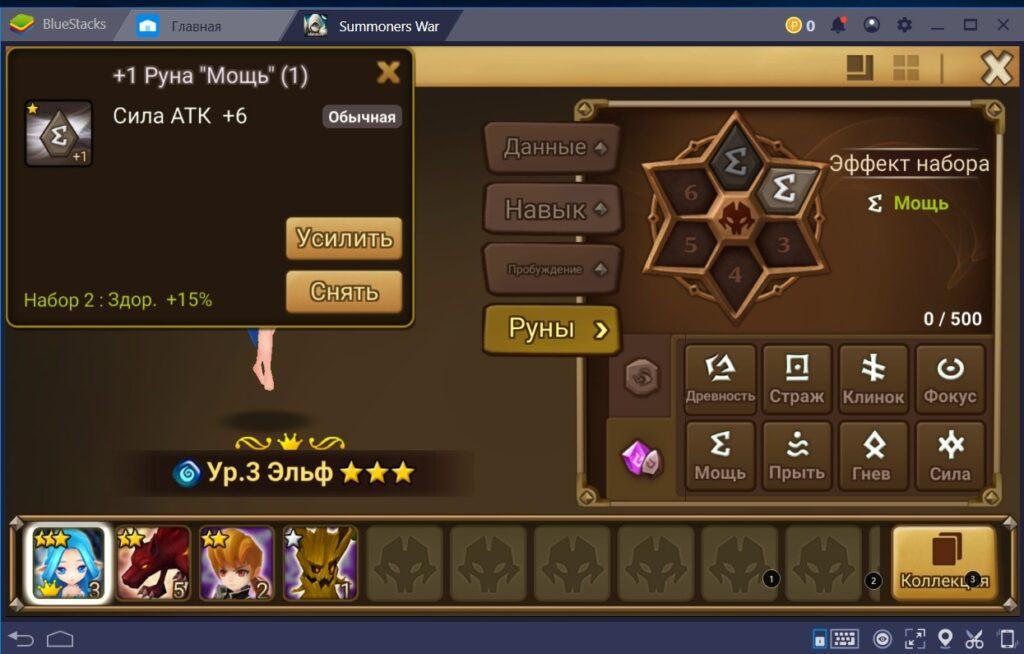This screenshot has width=1024, height=654.
Task: Select the red hellhound monster portrait
Action: pyautogui.click(x=152, y=563)
